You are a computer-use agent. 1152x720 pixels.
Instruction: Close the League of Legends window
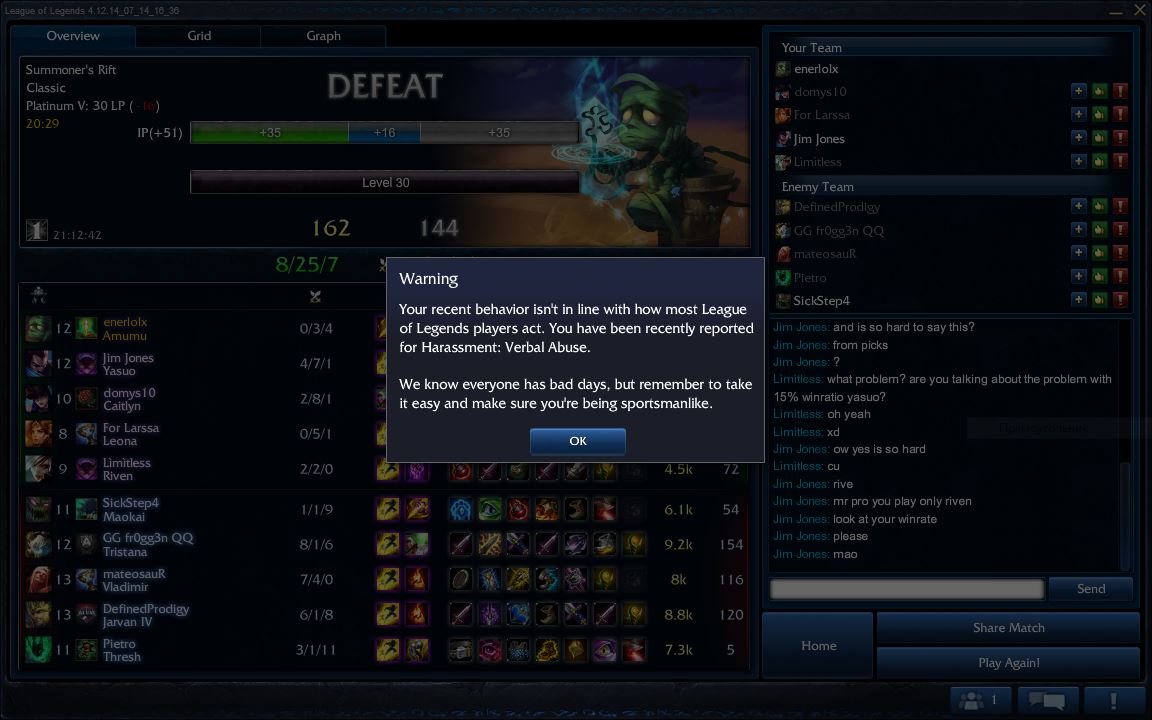click(x=1140, y=10)
